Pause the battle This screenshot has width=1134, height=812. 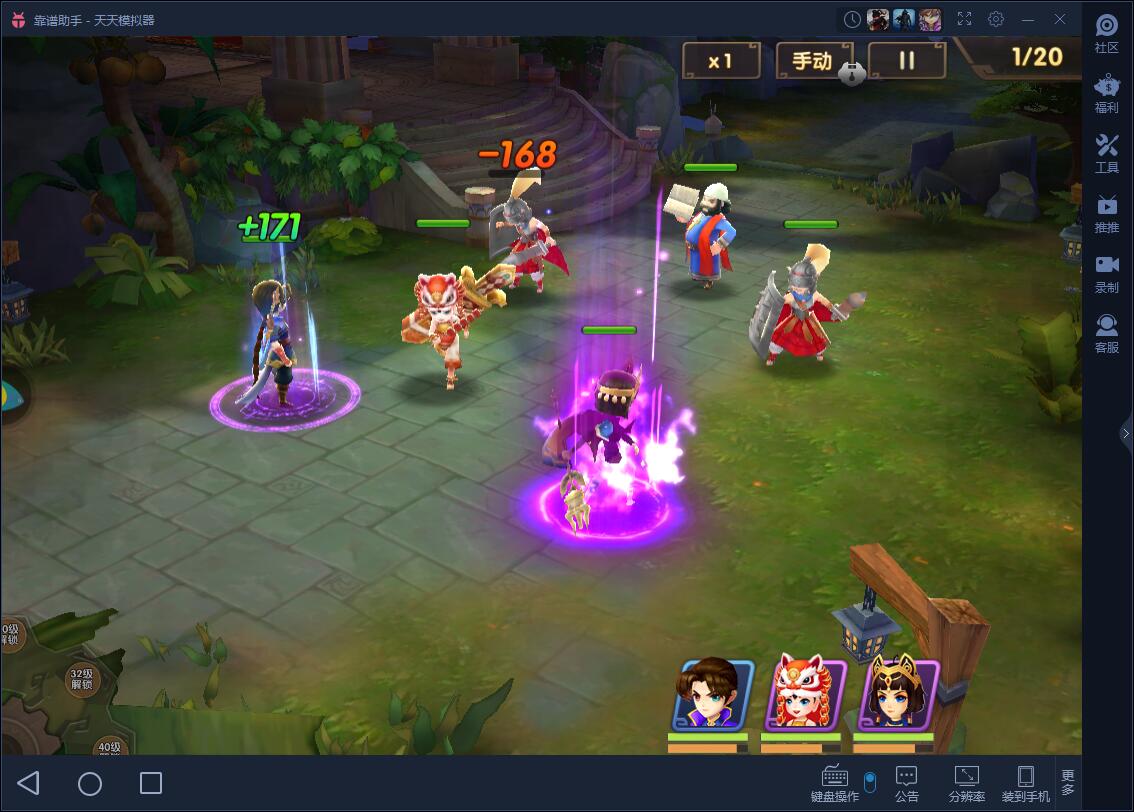point(906,61)
